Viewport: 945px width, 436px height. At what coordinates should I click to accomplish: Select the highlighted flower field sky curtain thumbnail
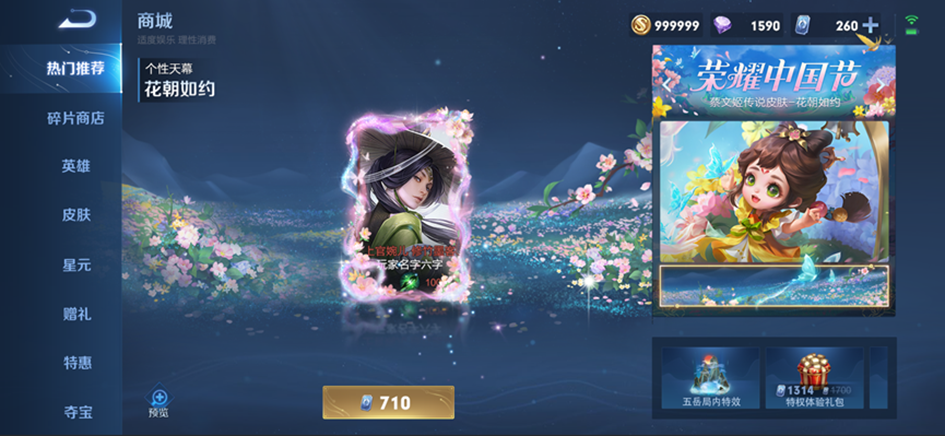tap(773, 286)
